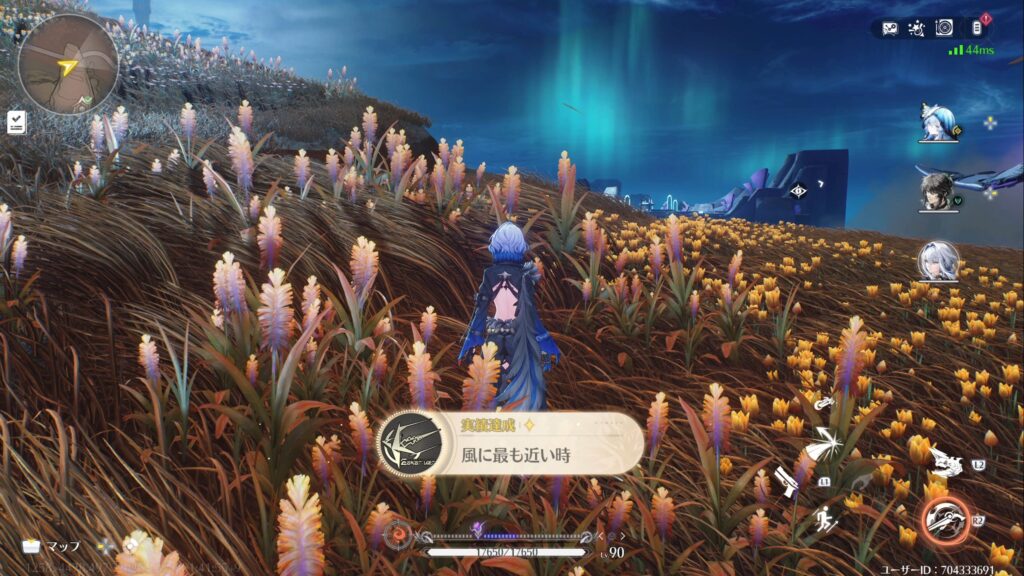
Task: Use the dragon skull echo skill
Action: click(945, 463)
